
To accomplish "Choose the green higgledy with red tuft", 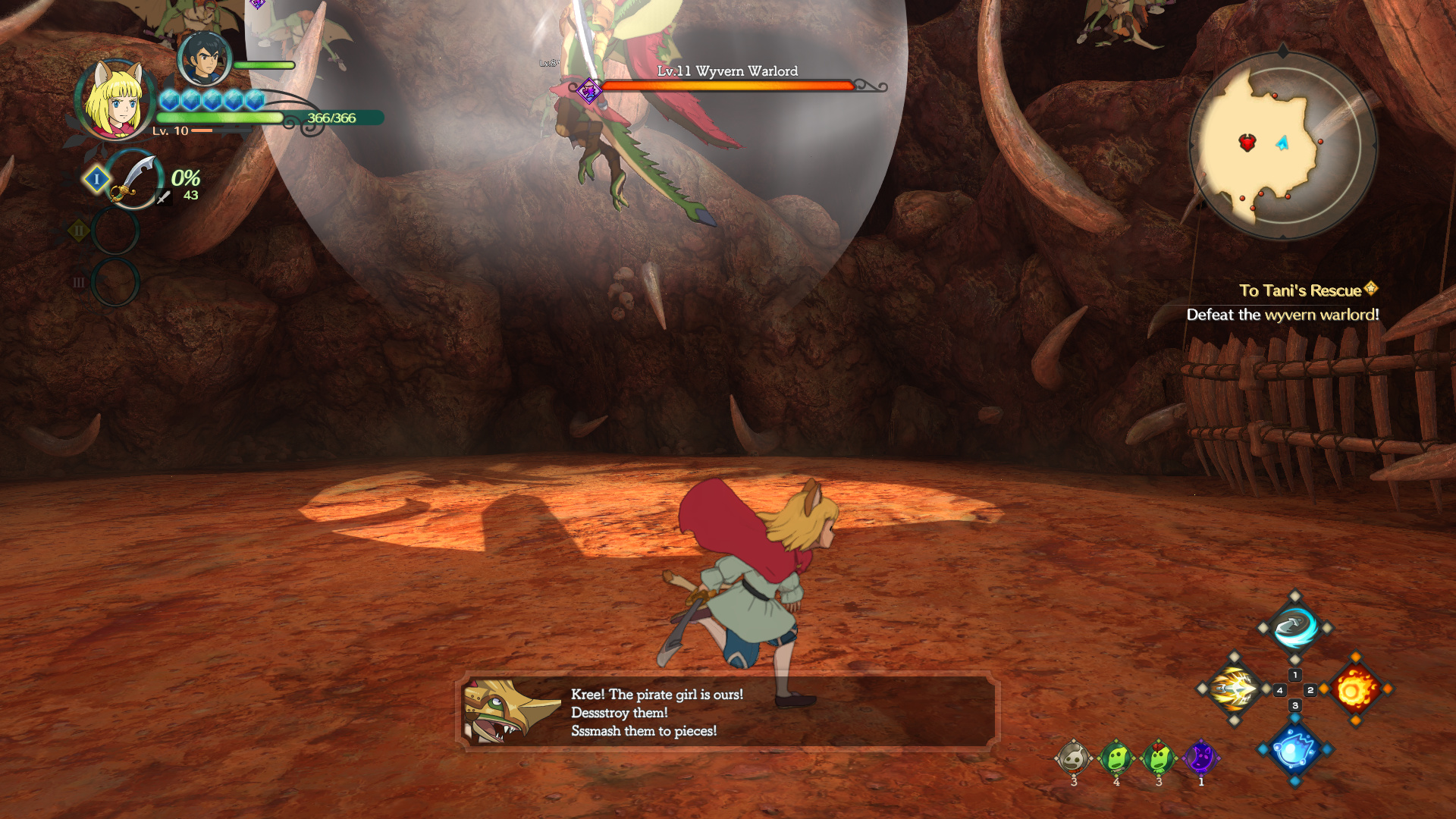I will (x=1158, y=758).
